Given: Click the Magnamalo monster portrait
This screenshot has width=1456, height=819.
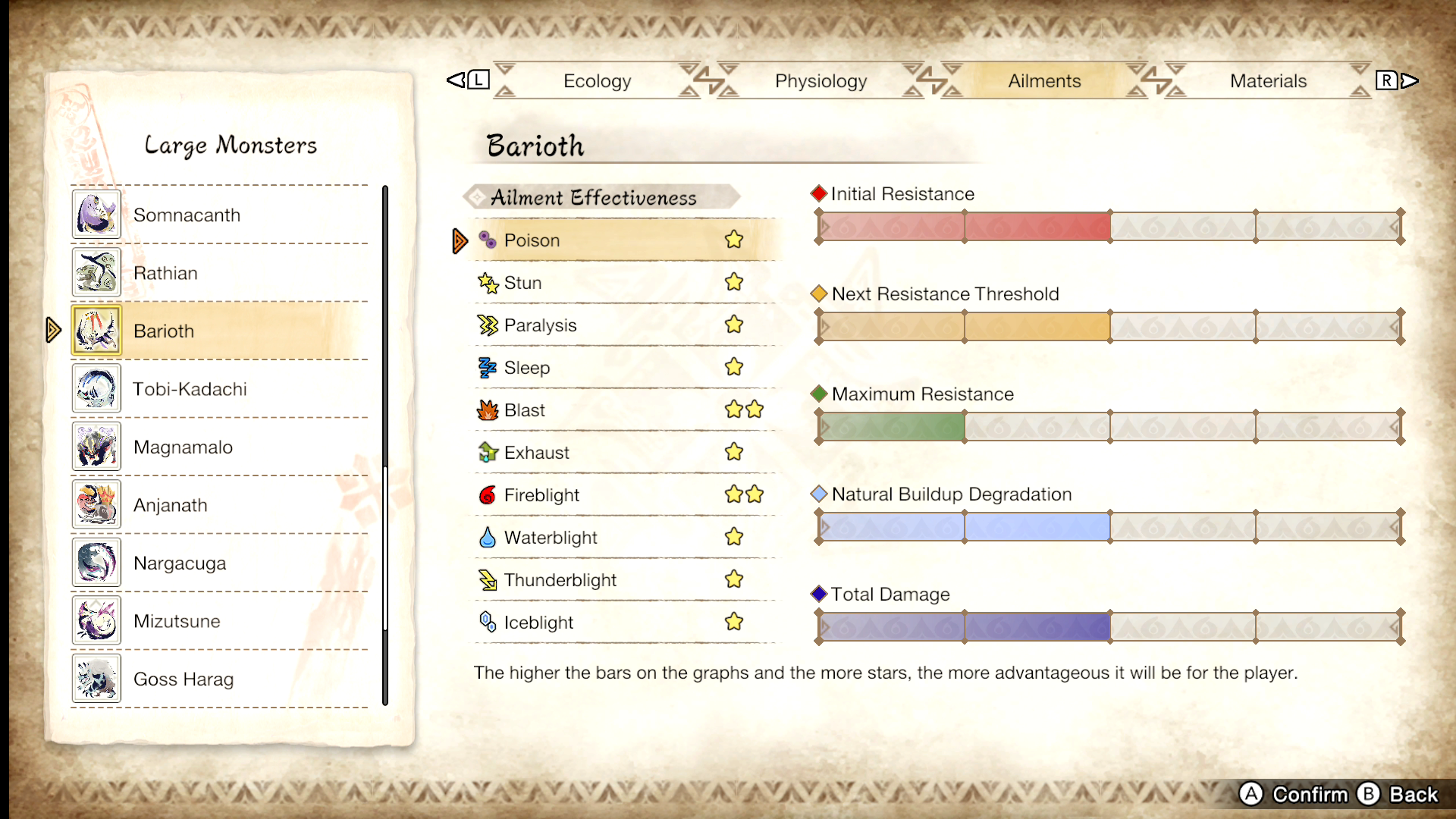Looking at the screenshot, I should coord(96,446).
